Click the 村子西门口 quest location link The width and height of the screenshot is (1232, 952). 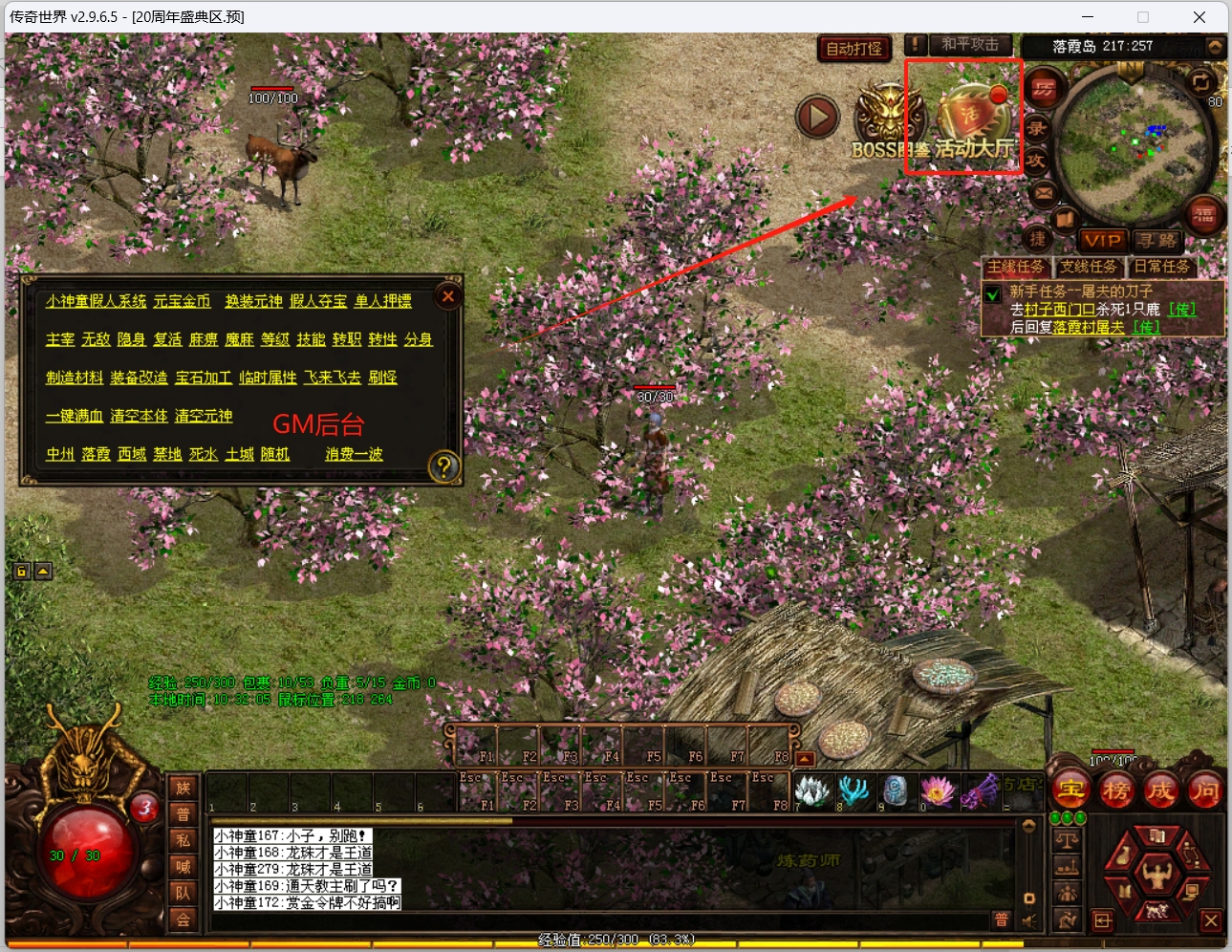pyautogui.click(x=1059, y=310)
